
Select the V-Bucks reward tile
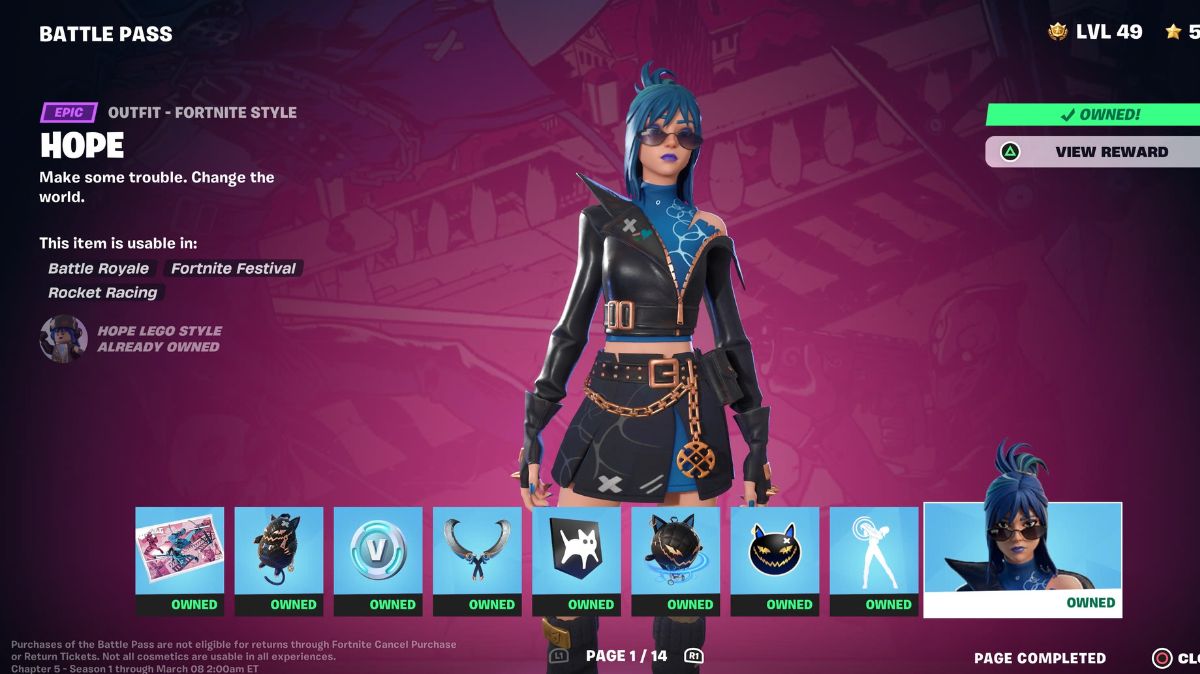(x=378, y=560)
